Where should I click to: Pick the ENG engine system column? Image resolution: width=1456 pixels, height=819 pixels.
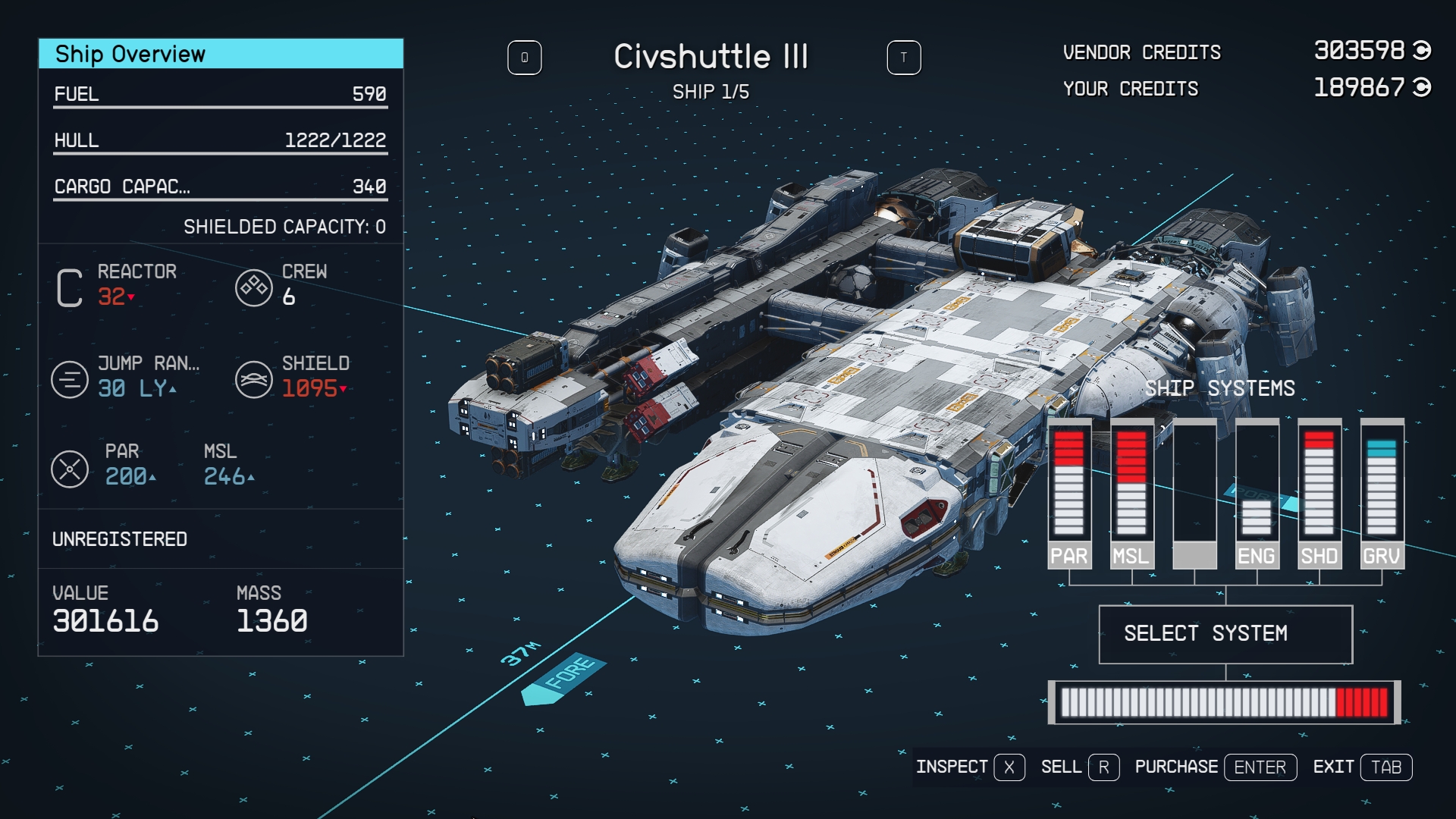tap(1257, 494)
